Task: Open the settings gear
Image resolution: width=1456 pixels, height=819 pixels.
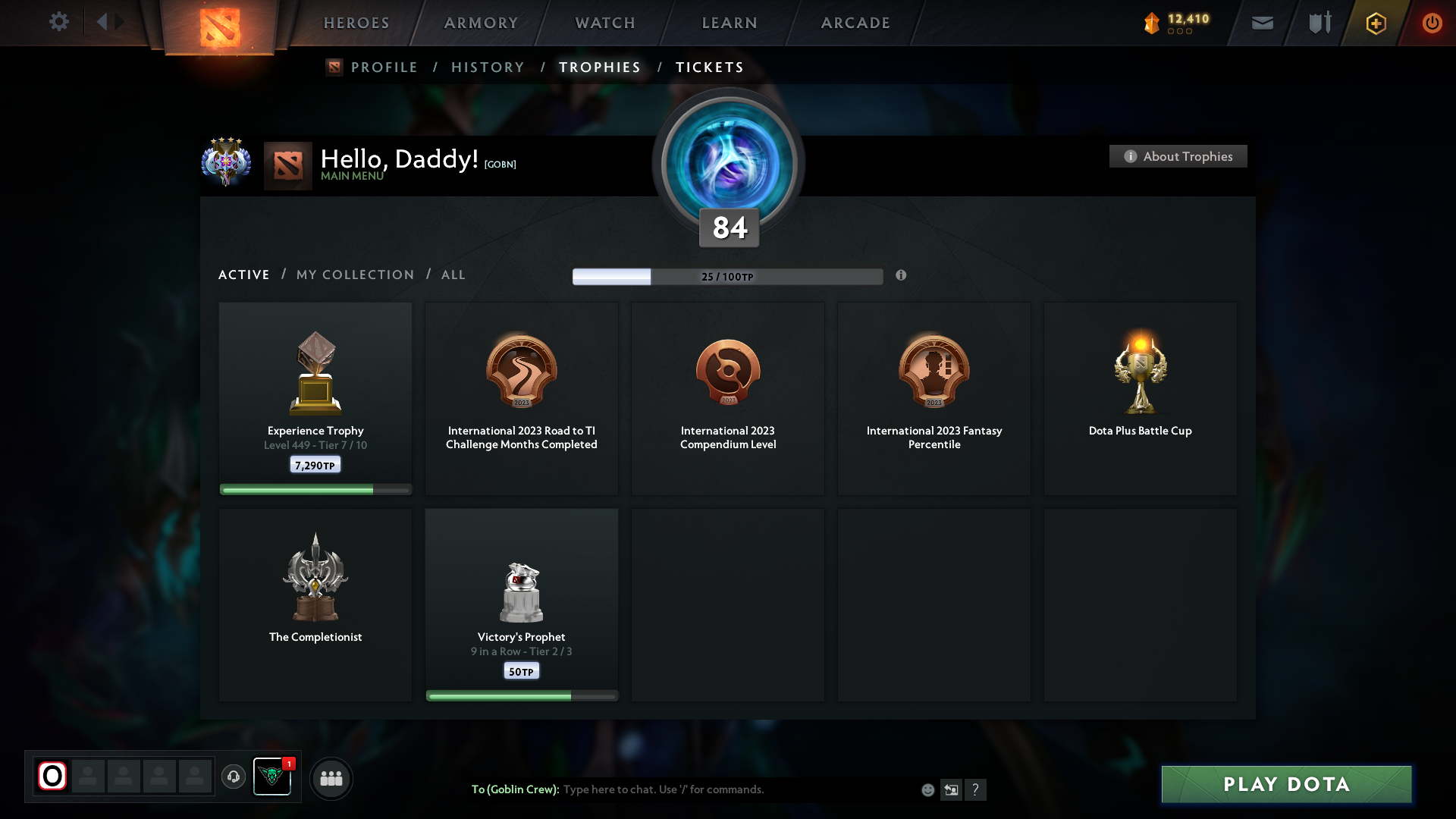Action: click(x=59, y=22)
